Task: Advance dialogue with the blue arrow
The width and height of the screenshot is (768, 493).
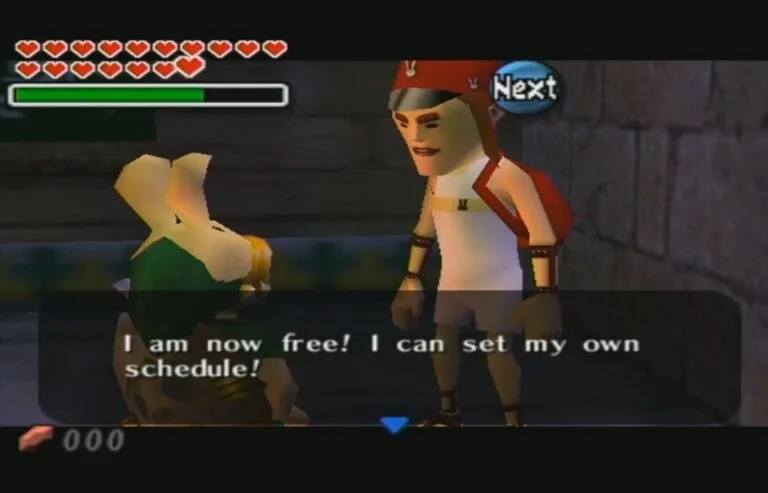Action: pyautogui.click(x=395, y=424)
